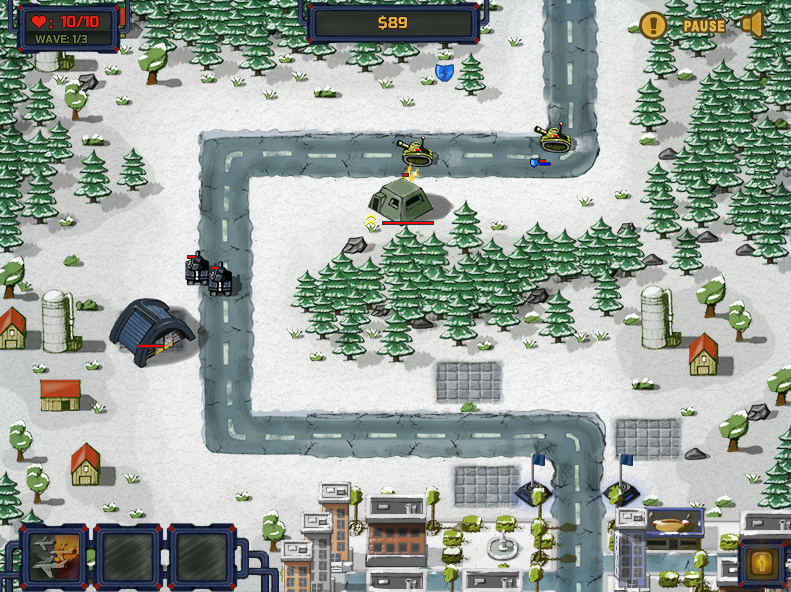The width and height of the screenshot is (791, 592).
Task: Open the yellow info button
Action: (761, 564)
